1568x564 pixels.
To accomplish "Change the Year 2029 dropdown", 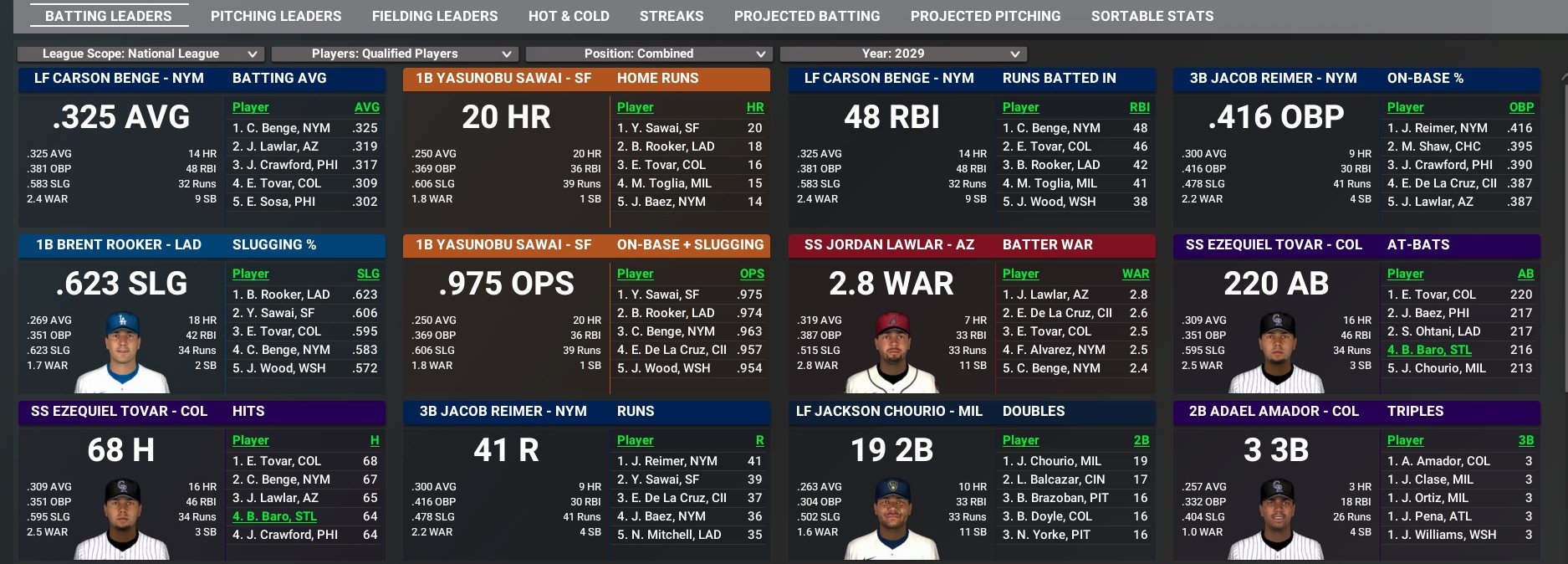I will (x=902, y=54).
